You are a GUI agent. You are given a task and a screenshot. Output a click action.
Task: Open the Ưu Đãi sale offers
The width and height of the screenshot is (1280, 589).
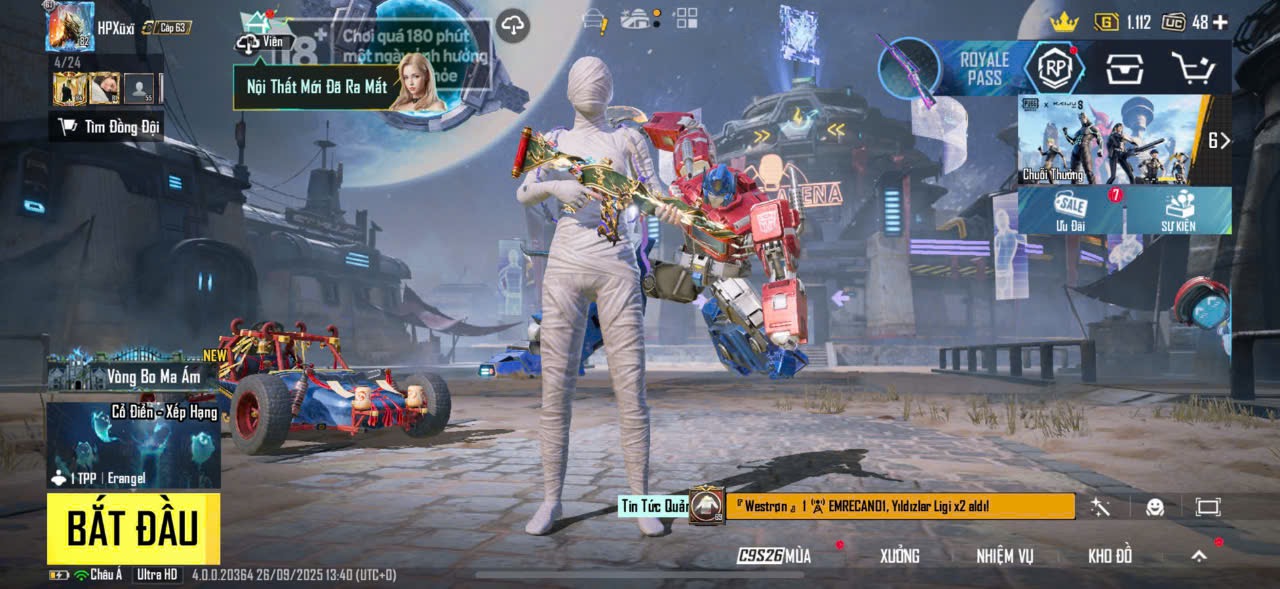tap(1072, 210)
